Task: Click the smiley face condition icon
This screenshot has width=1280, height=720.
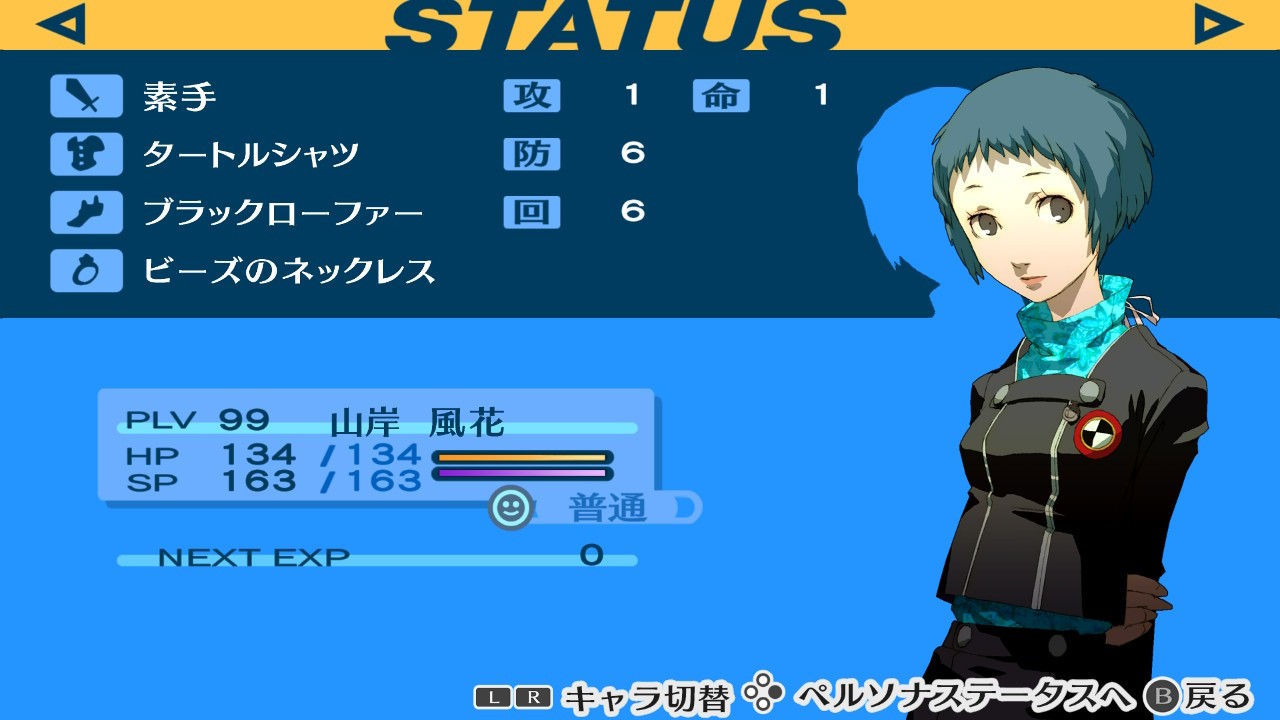Action: click(510, 508)
